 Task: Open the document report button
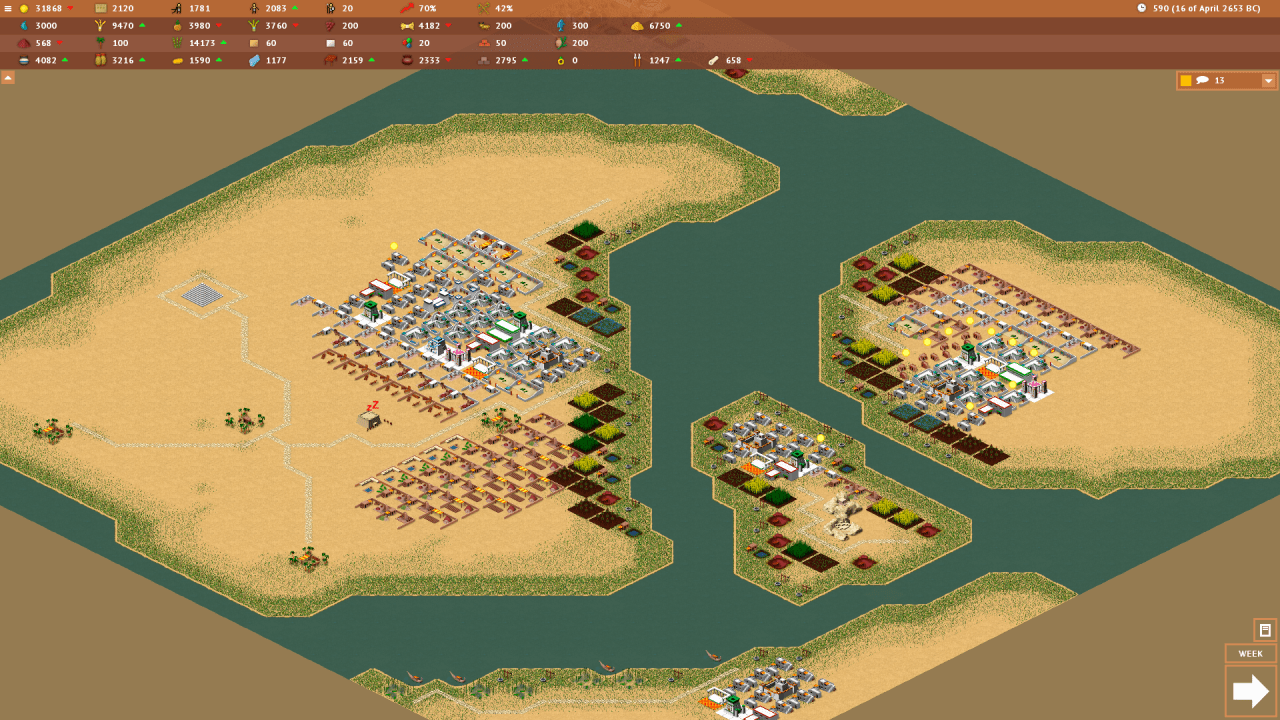tap(1265, 630)
